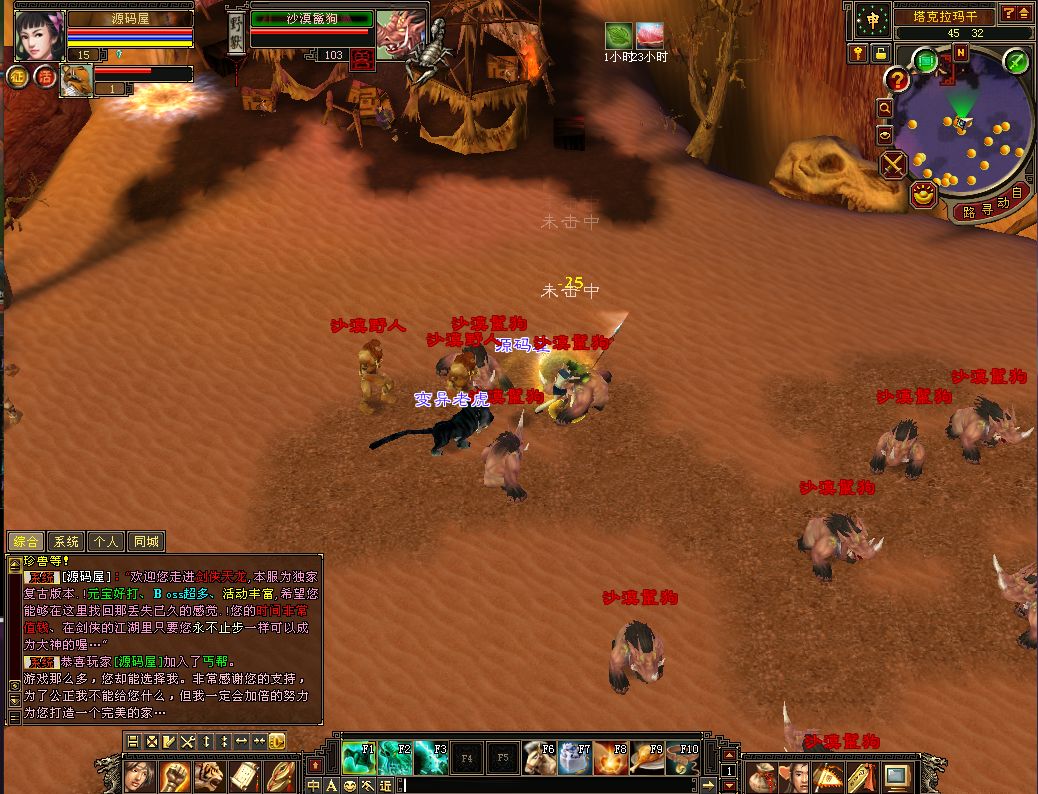
Task: Switch to the 系统 chat tab
Action: (67, 542)
